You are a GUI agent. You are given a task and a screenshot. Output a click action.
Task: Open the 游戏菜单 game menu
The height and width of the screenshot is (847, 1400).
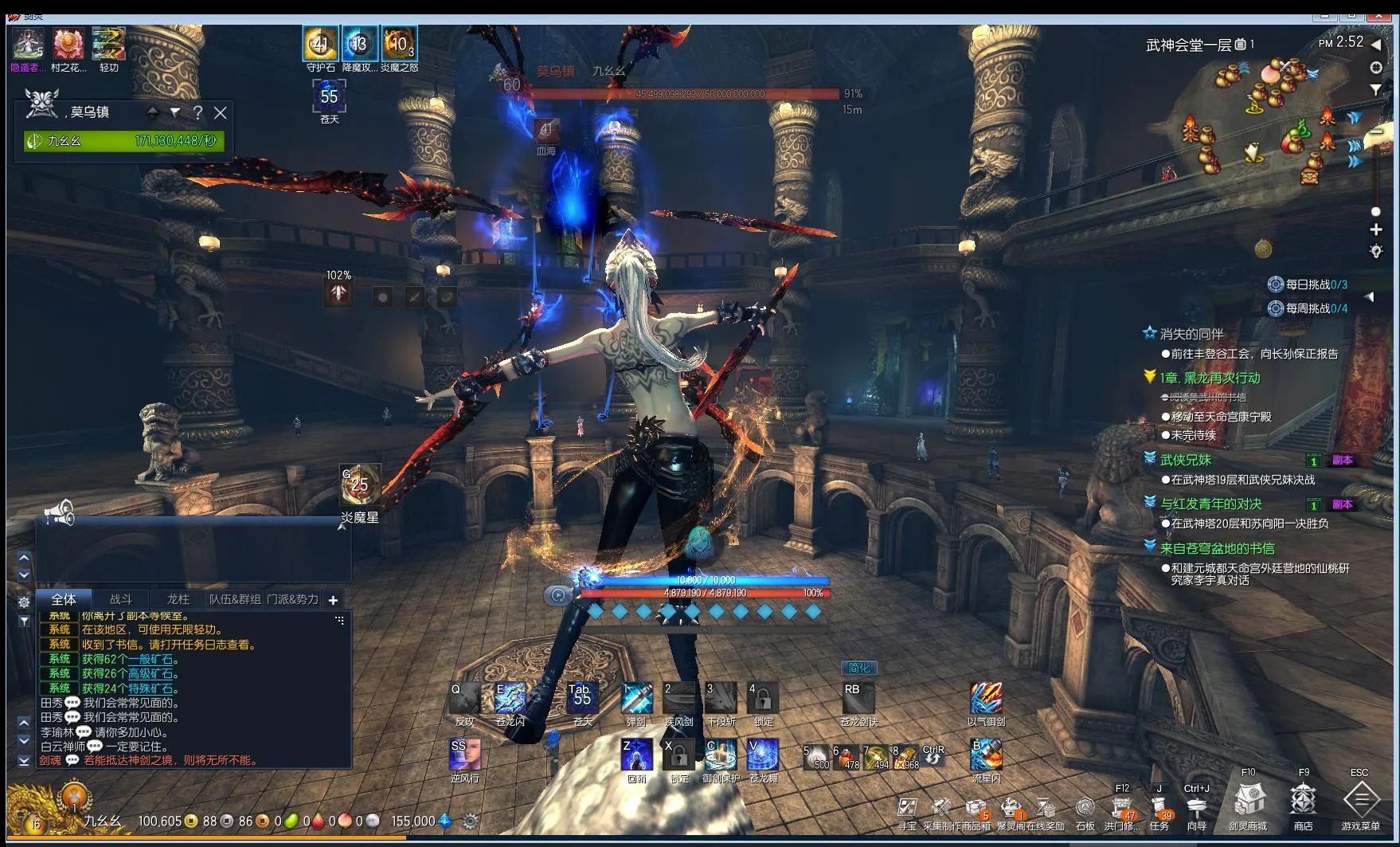1360,800
